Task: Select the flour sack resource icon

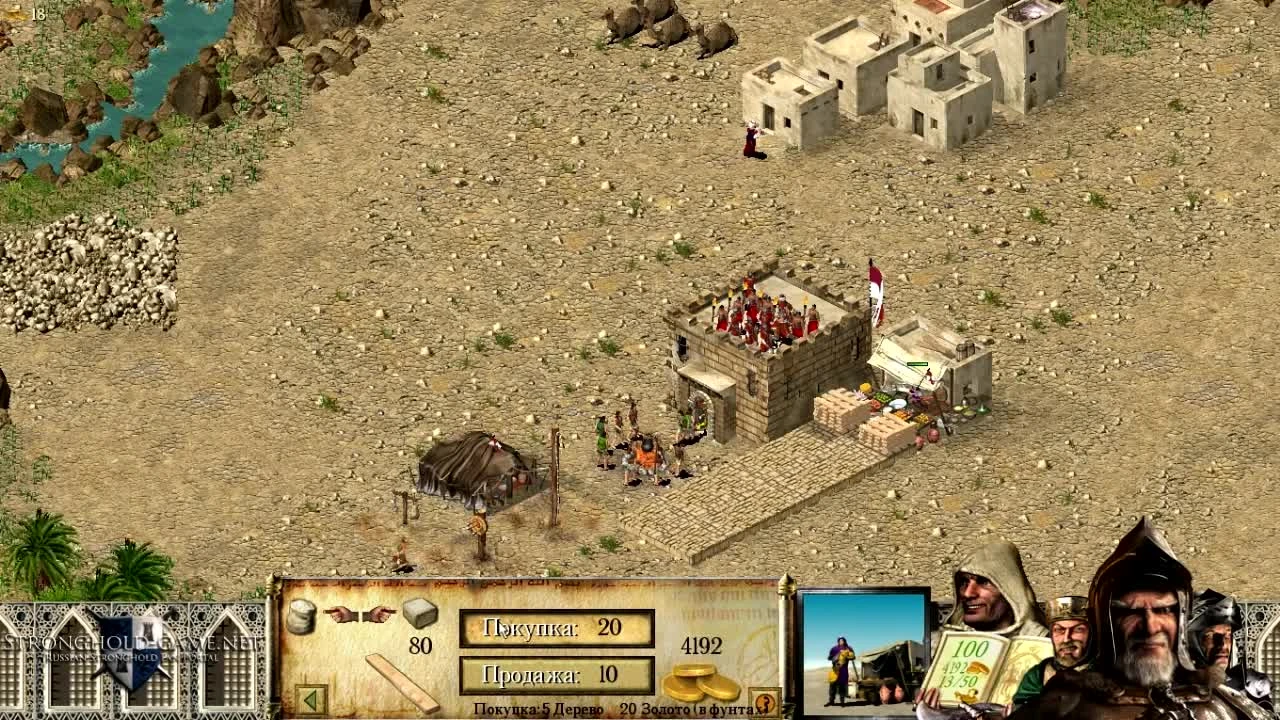Action: tap(302, 617)
